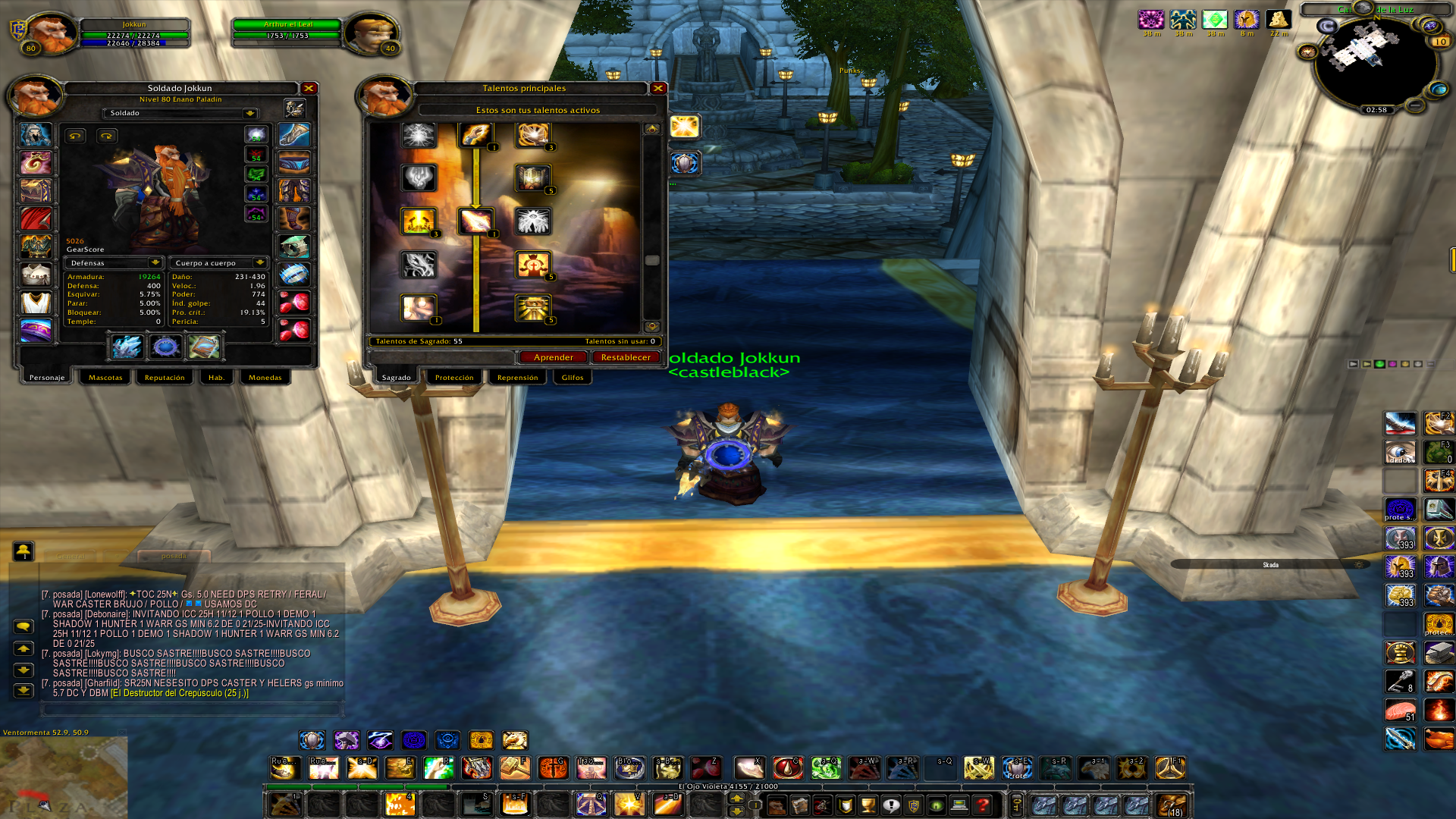Select the Arthur el Leal target frame
Image resolution: width=1456 pixels, height=819 pixels.
(288, 30)
